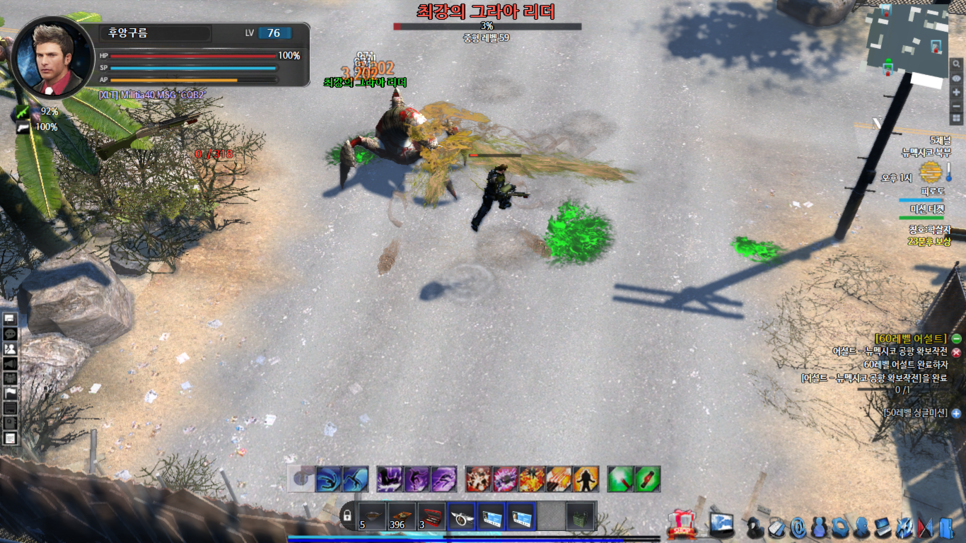Screen dimensions: 966x543
Task: Open the speech bubble chat icon
Action: 10,334
